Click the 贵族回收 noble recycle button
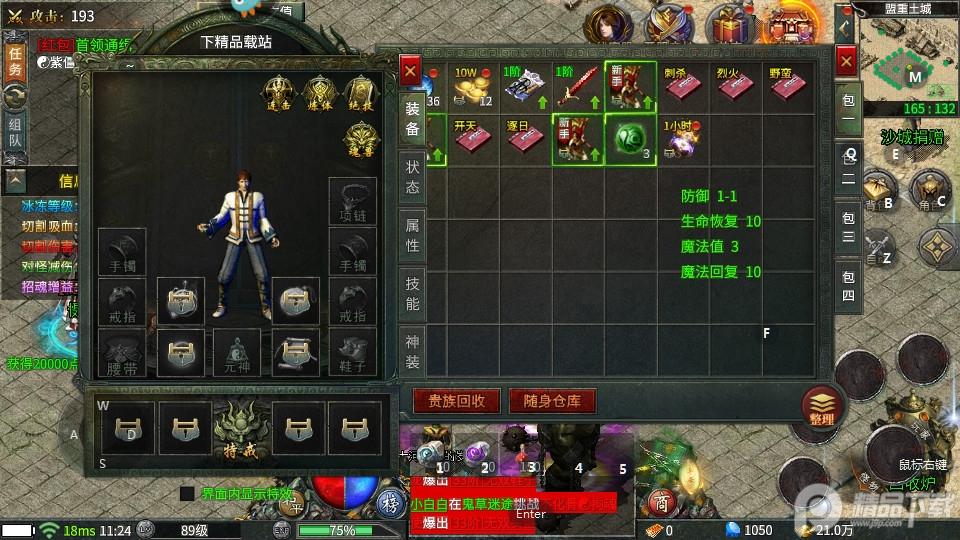Image resolution: width=960 pixels, height=540 pixels. [x=457, y=401]
